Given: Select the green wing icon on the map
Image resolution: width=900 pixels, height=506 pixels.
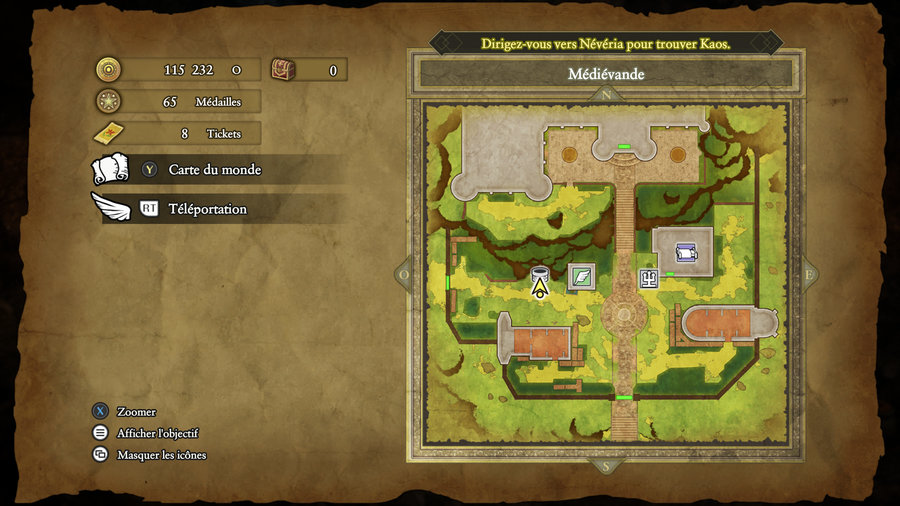Looking at the screenshot, I should pyautogui.click(x=581, y=276).
